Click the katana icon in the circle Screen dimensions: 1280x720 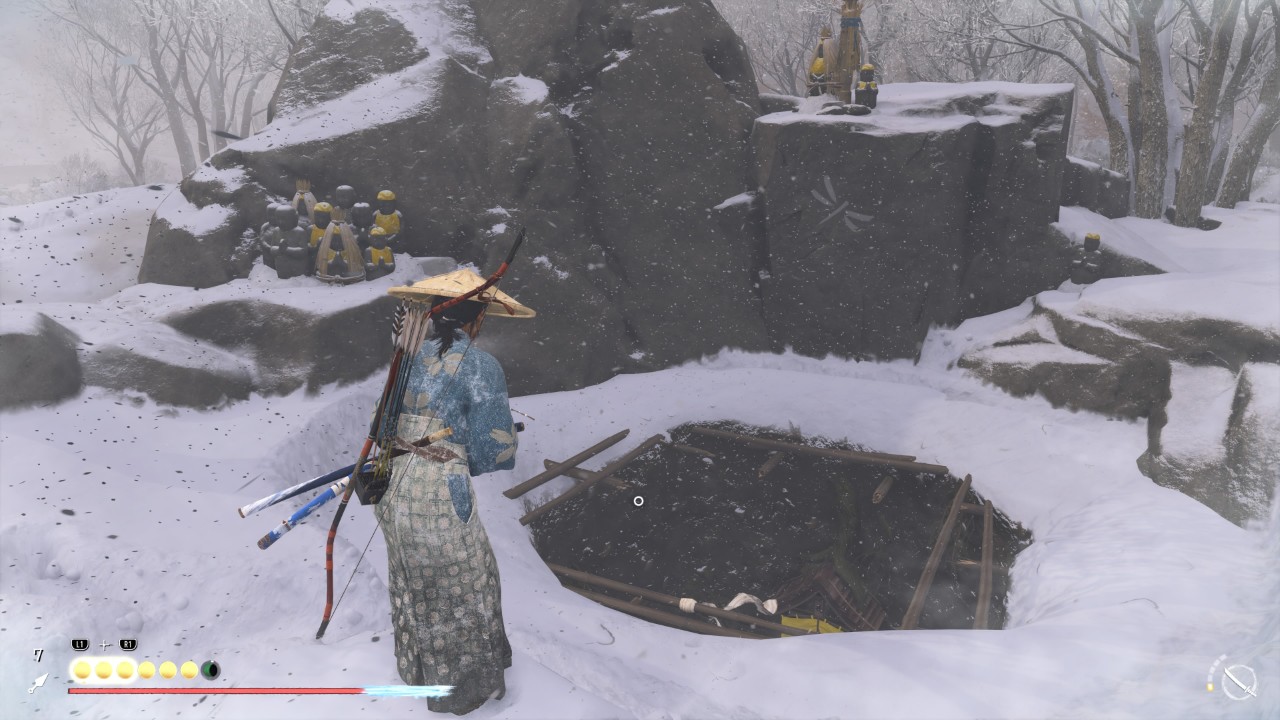tap(1239, 681)
